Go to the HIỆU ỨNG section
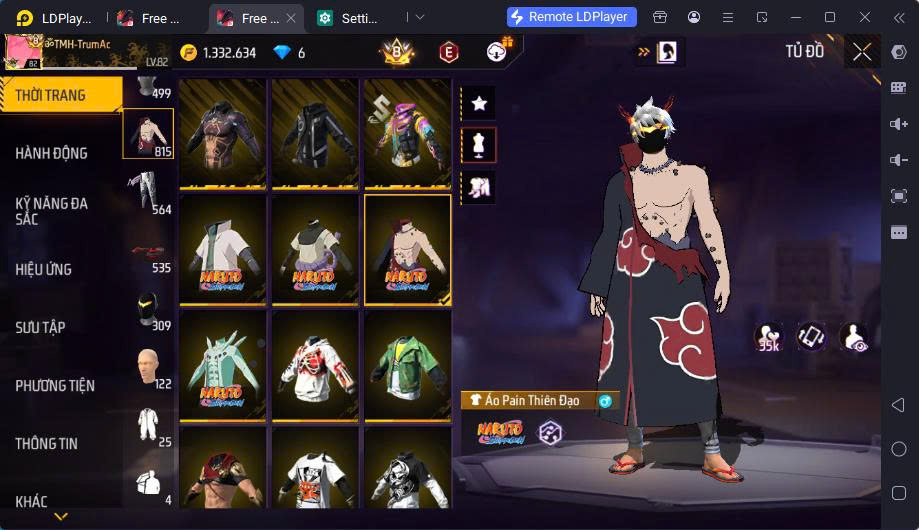 44,269
